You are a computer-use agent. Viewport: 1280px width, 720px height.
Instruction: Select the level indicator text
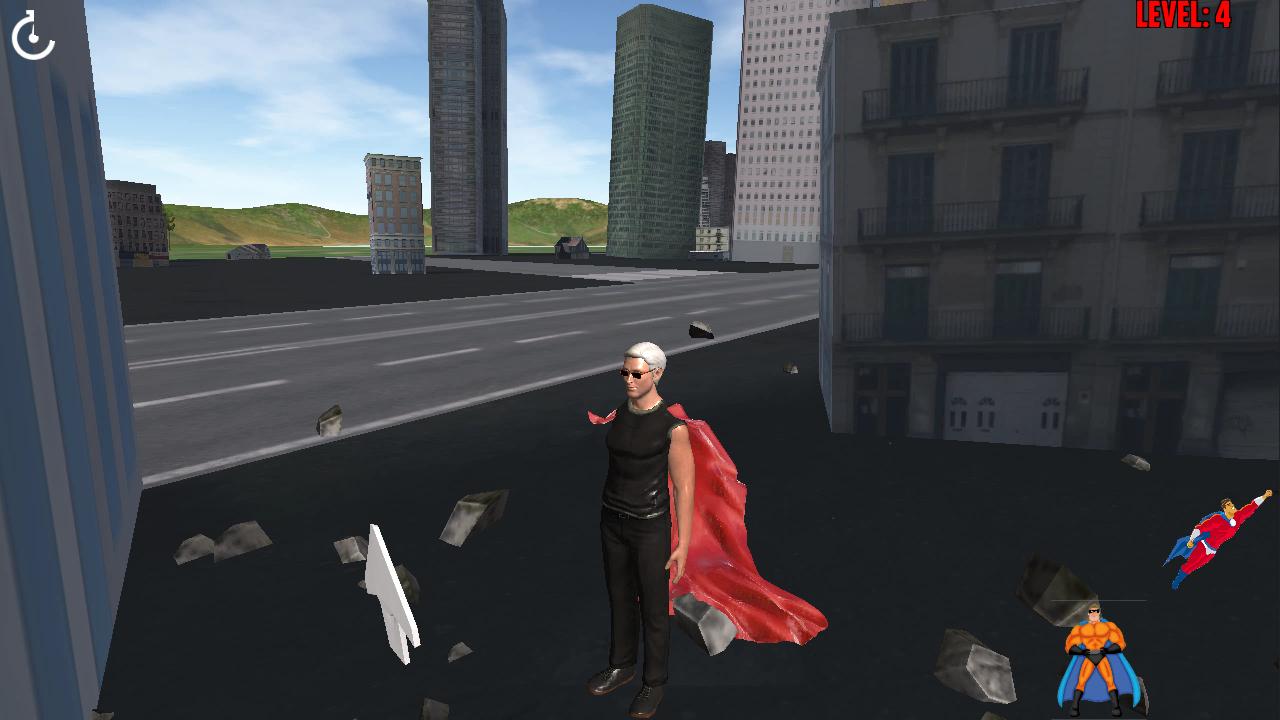pos(1182,14)
